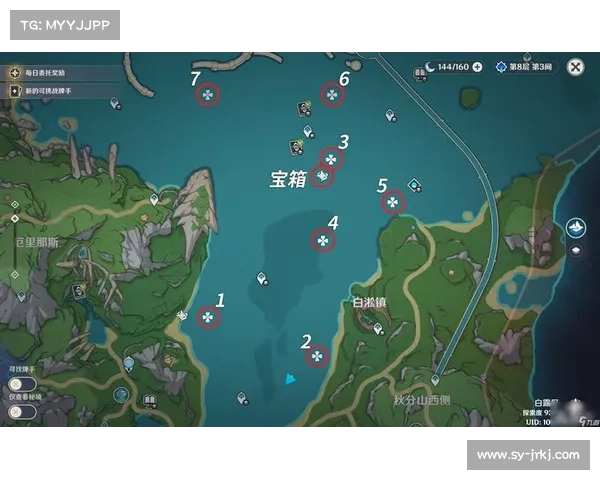Select map marker number 1
Image resolution: width=600 pixels, height=480 pixels.
click(208, 318)
